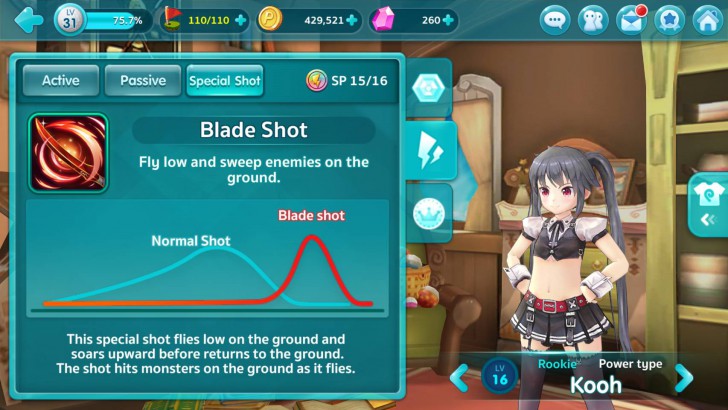Open the hexagon side tab
The width and height of the screenshot is (728, 410).
pyautogui.click(x=429, y=86)
